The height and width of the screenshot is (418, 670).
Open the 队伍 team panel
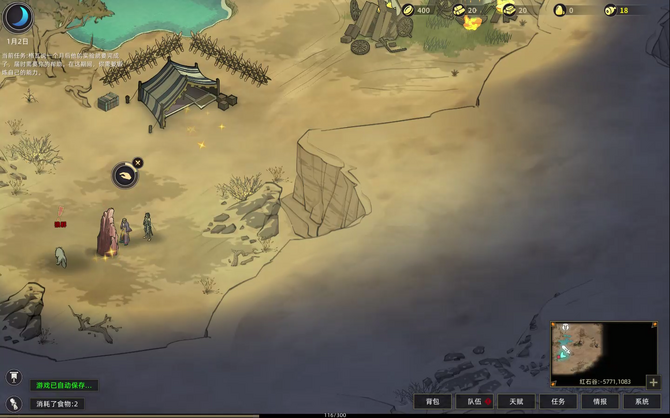475,401
